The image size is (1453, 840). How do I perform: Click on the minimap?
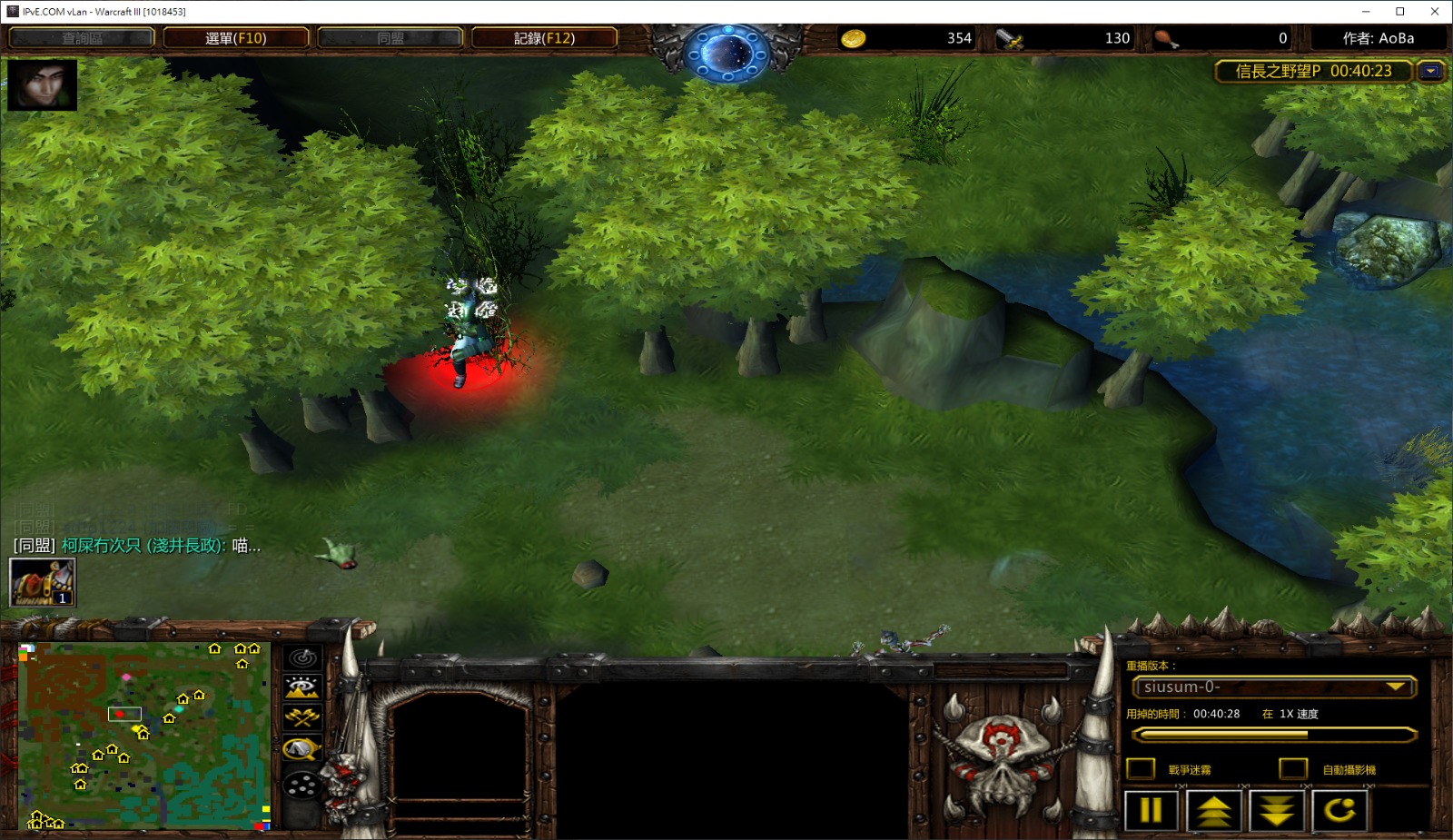pyautogui.click(x=143, y=736)
